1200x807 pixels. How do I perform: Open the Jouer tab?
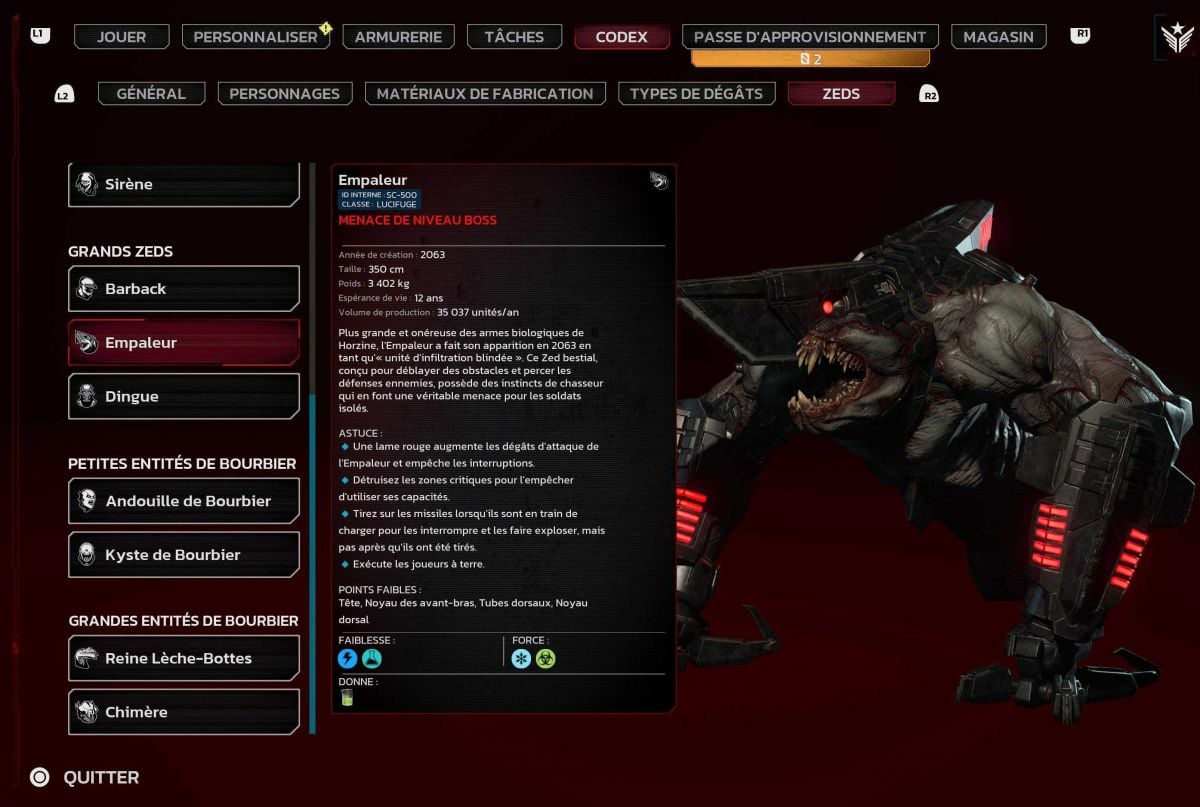[x=121, y=37]
